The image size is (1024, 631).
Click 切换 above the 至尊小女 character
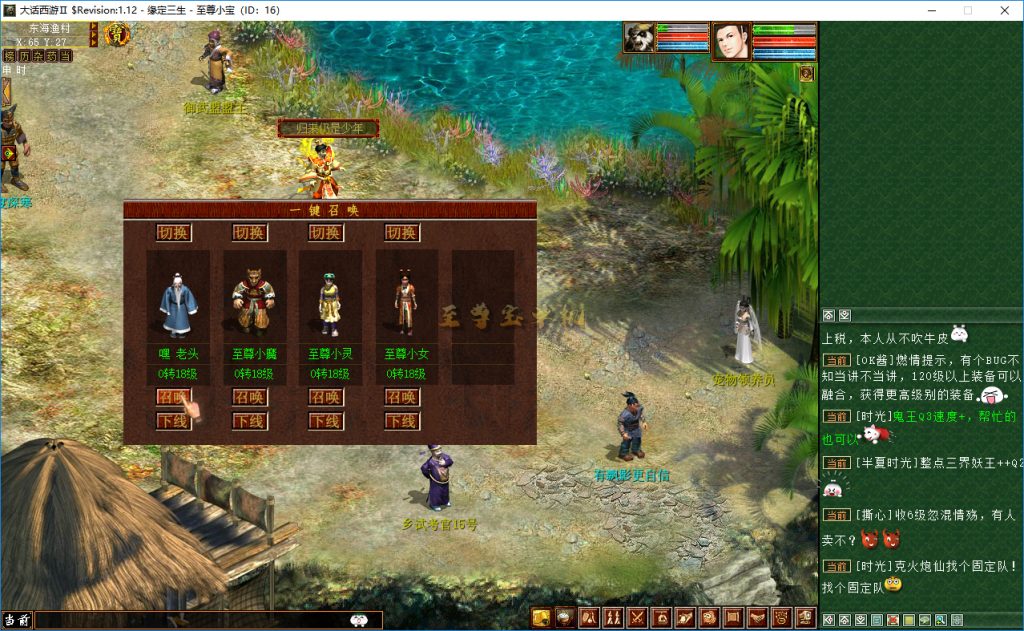(401, 233)
